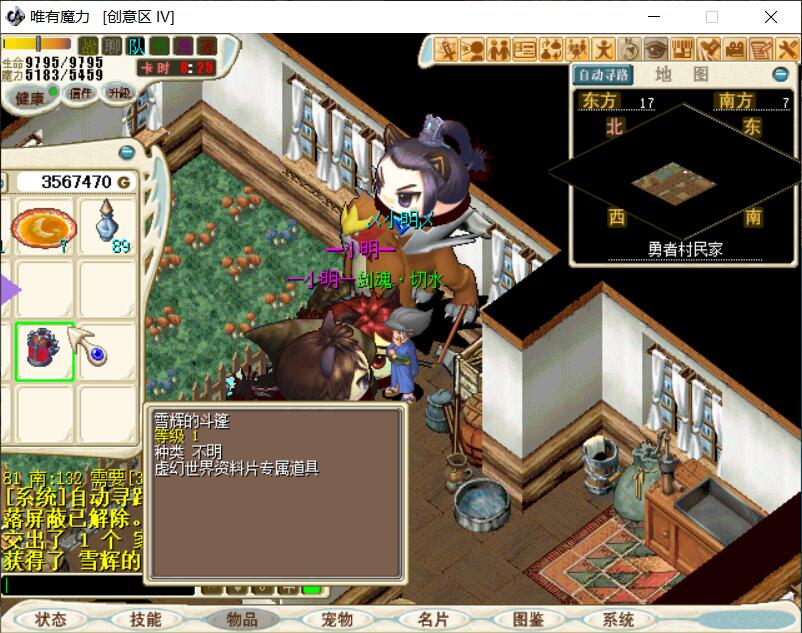This screenshot has height=633, width=802.
Task: Open the 图鉴 encyclopedia panel
Action: [x=528, y=620]
